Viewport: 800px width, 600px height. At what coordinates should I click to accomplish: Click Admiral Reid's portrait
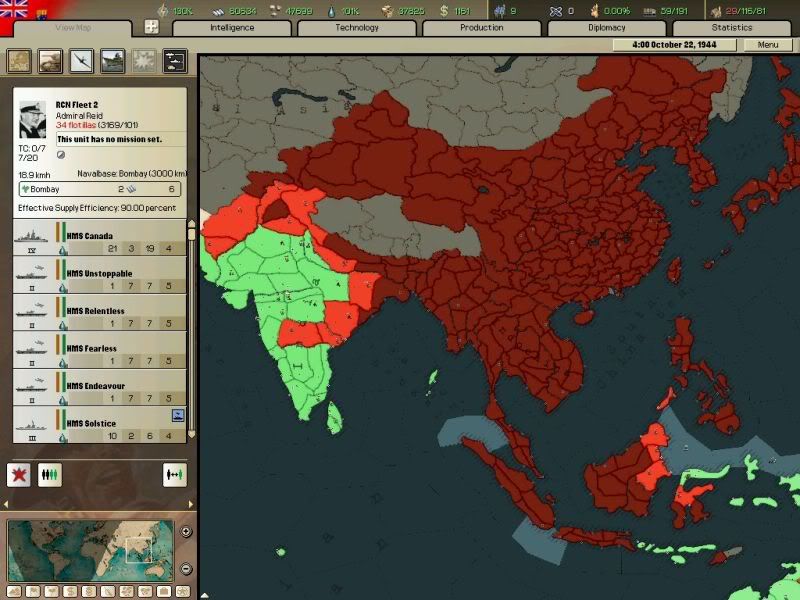[32, 119]
